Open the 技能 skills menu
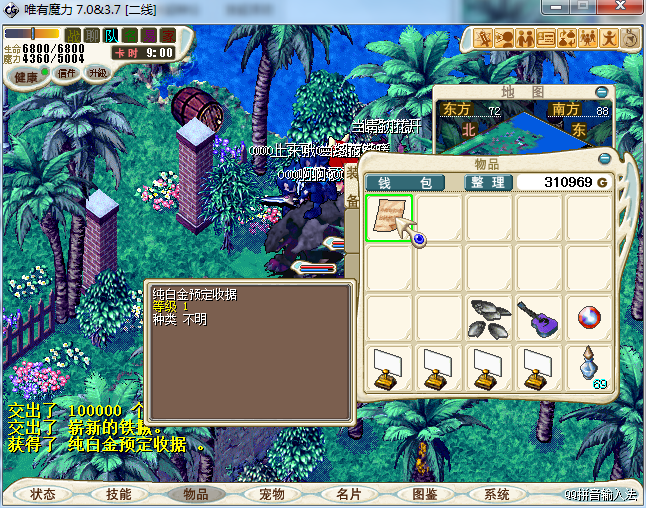Viewport: 646px width, 508px height. [119, 494]
